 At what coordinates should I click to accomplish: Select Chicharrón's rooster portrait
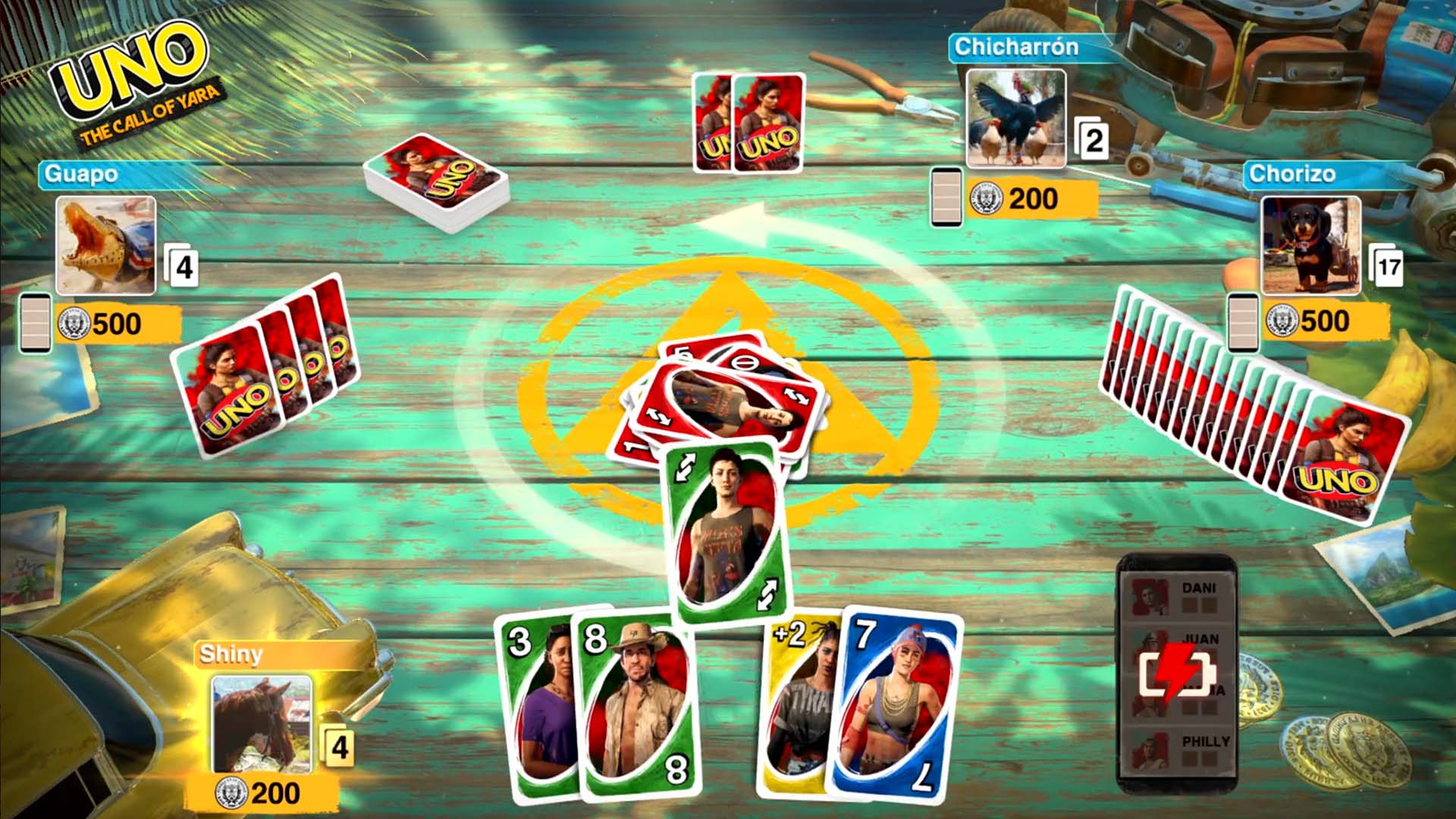point(1015,118)
